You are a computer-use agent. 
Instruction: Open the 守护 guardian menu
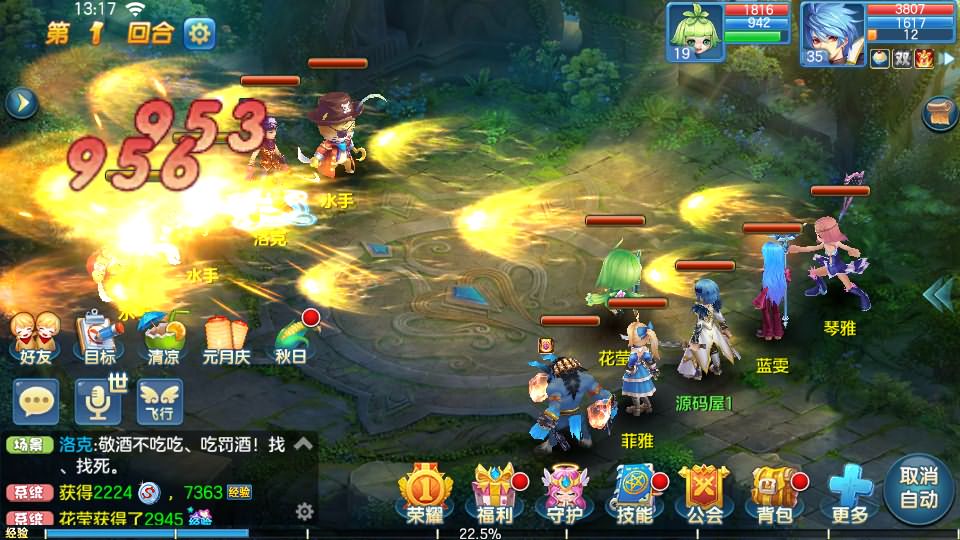[564, 491]
